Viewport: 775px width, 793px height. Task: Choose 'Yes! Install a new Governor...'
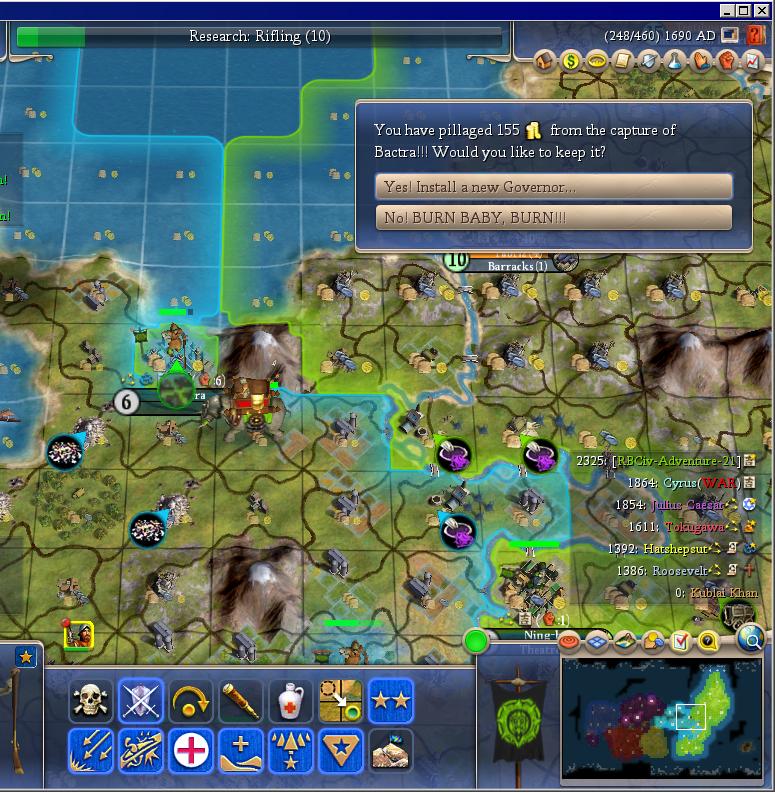[553, 187]
